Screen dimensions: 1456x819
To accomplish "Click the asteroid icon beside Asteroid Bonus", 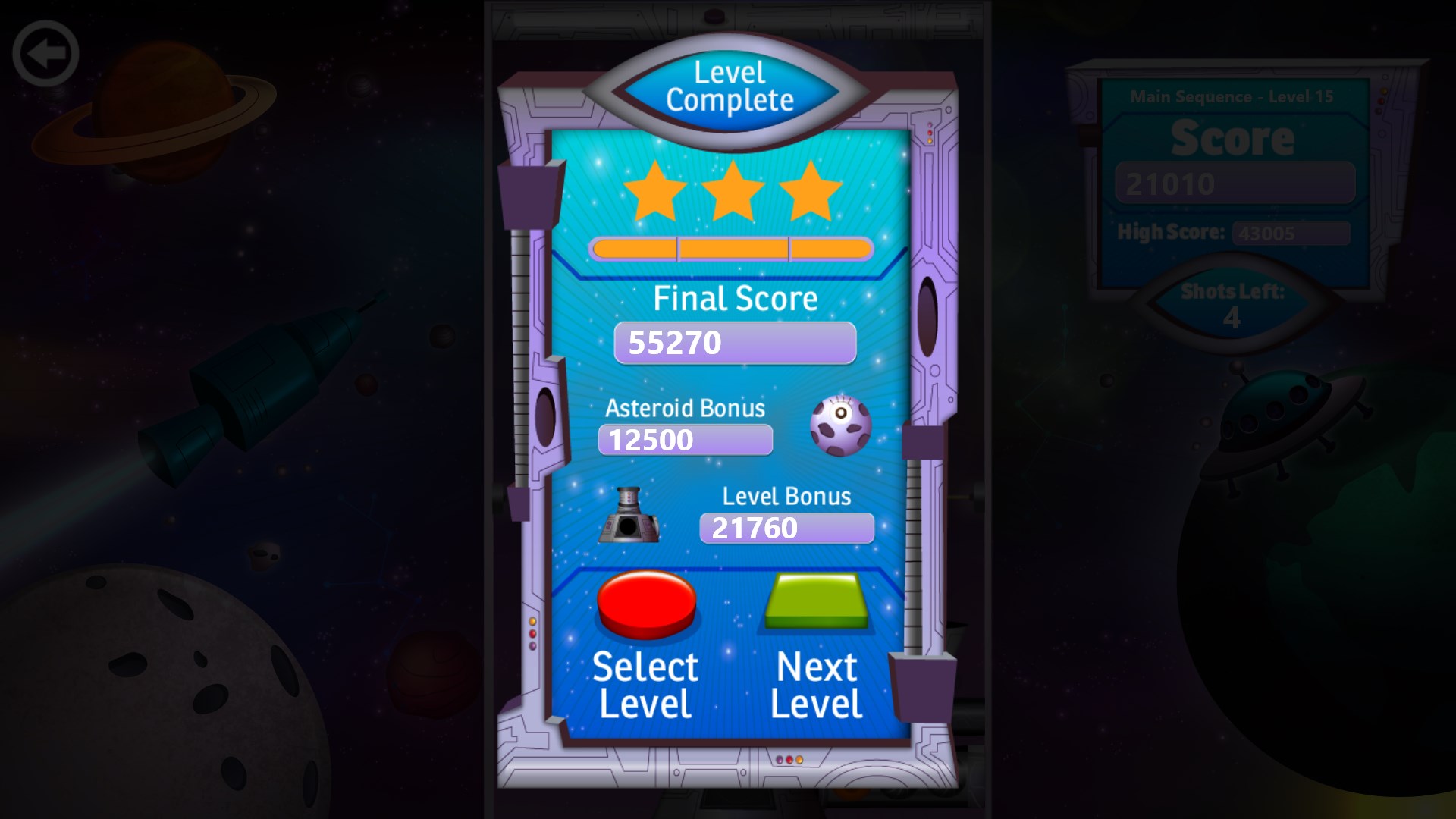I will tap(841, 426).
